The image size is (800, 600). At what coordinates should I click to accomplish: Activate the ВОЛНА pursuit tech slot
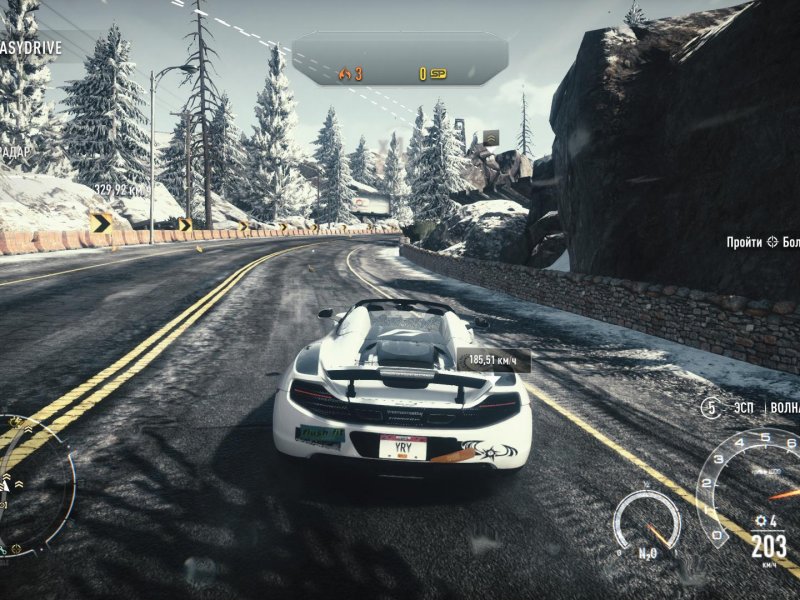click(783, 408)
